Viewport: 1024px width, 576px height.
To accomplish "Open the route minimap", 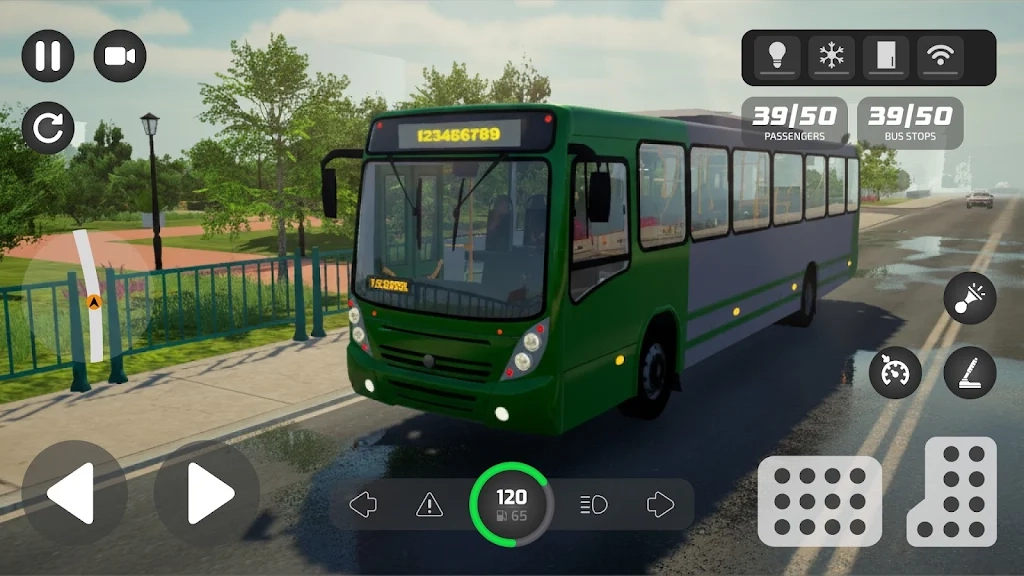I will (x=90, y=297).
